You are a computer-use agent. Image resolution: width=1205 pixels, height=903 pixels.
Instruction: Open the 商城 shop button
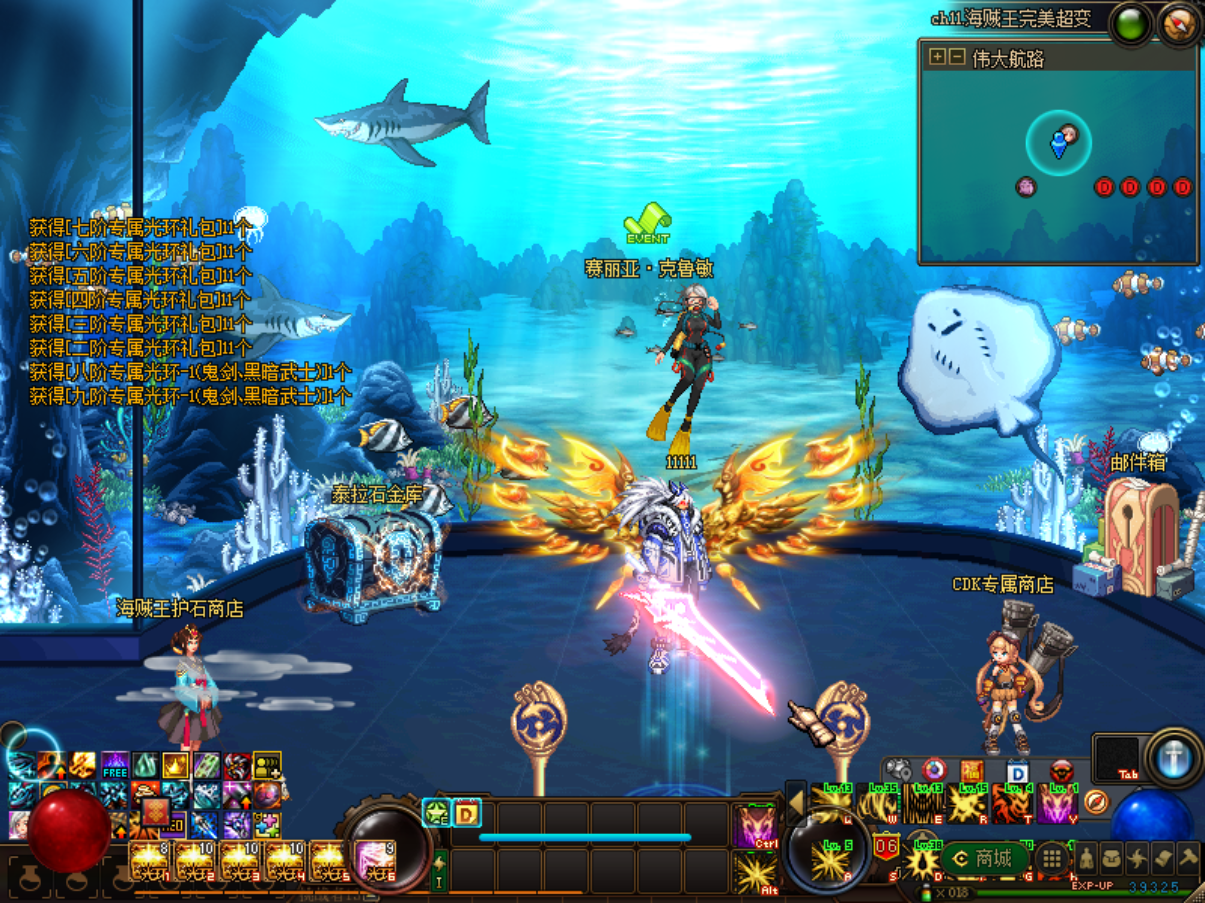(985, 858)
